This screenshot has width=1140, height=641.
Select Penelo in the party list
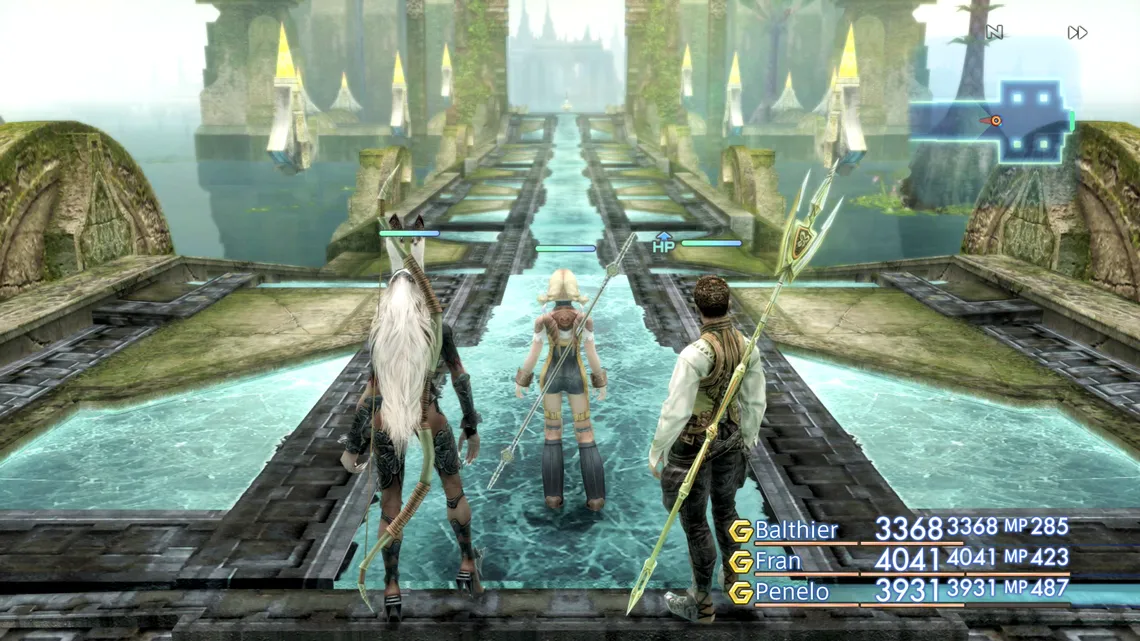(791, 592)
